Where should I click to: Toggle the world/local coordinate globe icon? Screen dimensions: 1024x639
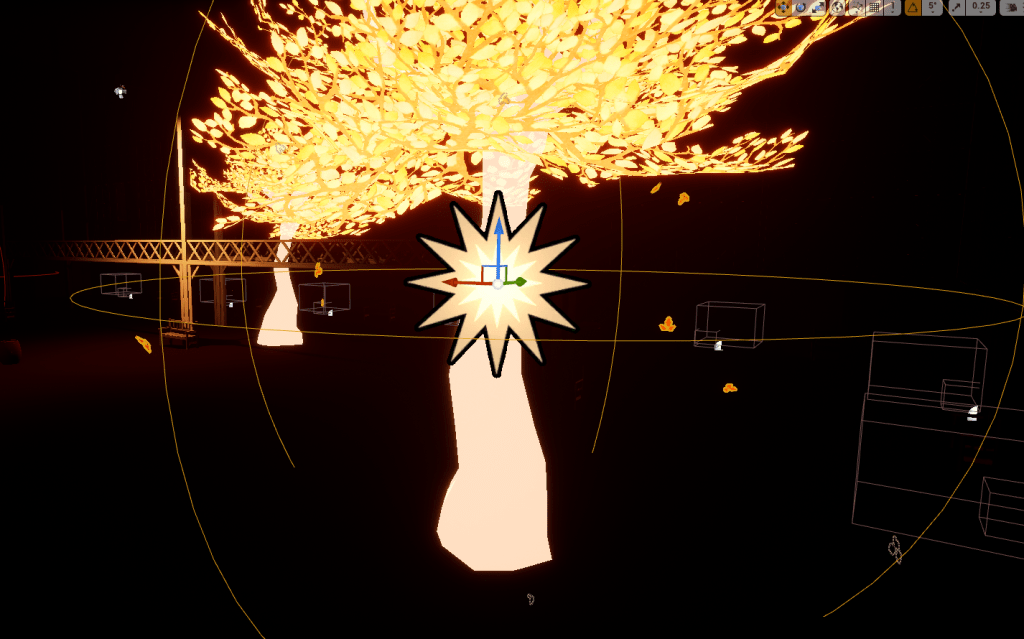click(x=838, y=7)
